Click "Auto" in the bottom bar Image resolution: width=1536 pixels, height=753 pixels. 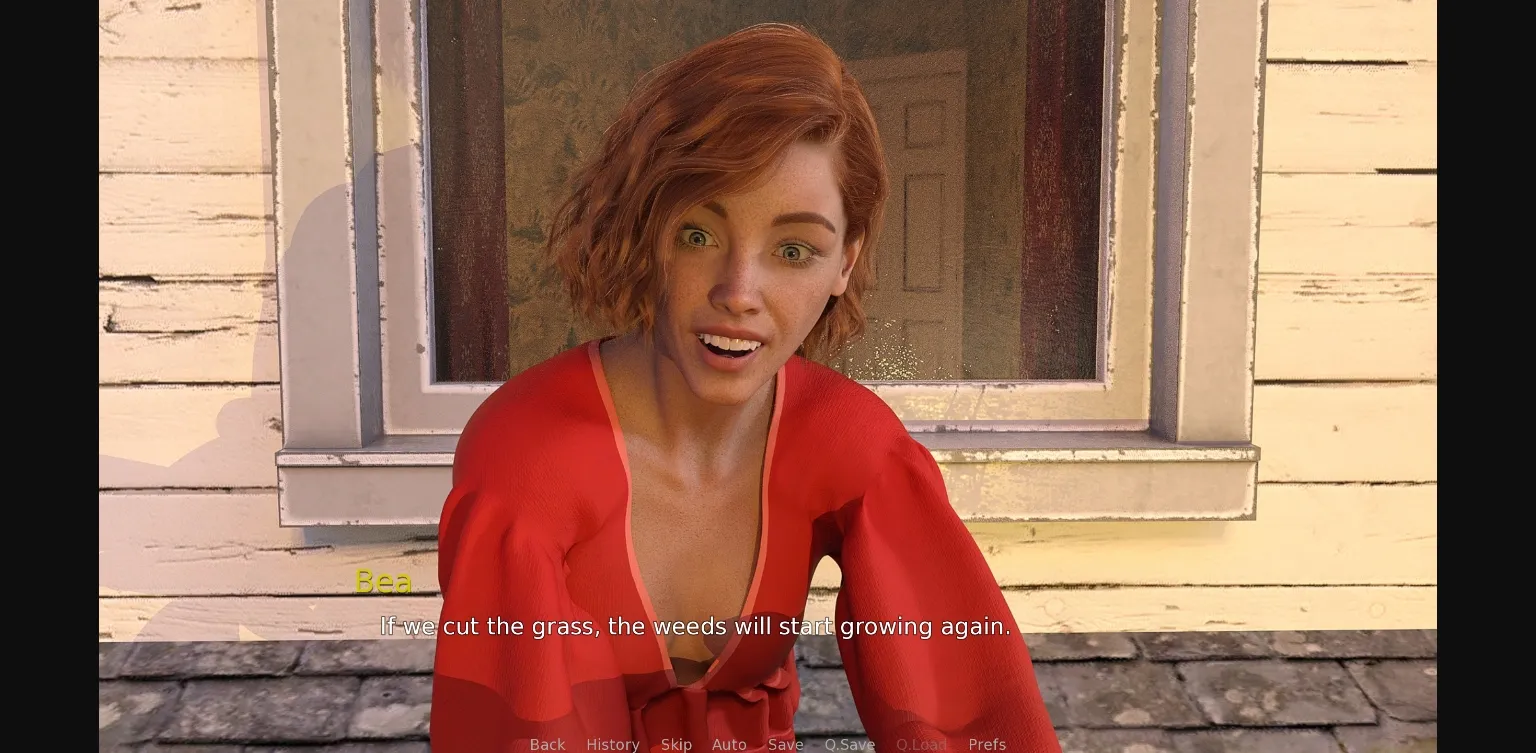click(729, 744)
